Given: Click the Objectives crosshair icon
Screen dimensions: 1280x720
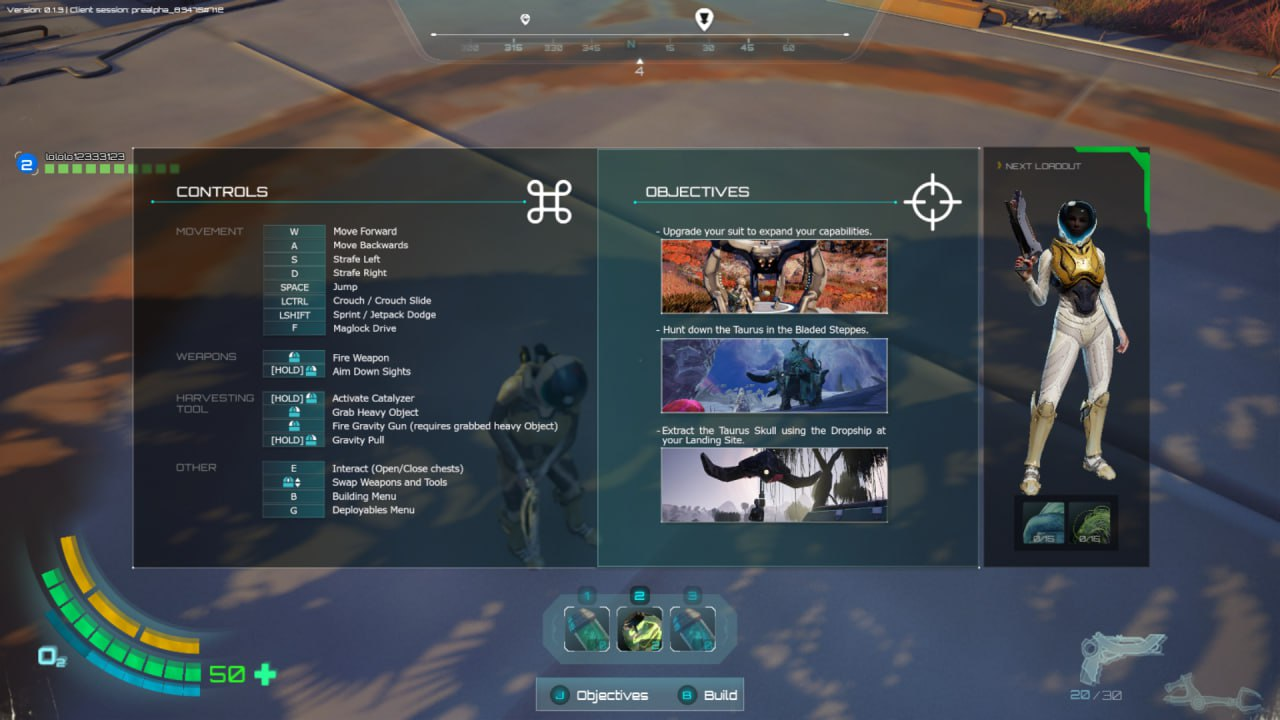Looking at the screenshot, I should click(932, 202).
